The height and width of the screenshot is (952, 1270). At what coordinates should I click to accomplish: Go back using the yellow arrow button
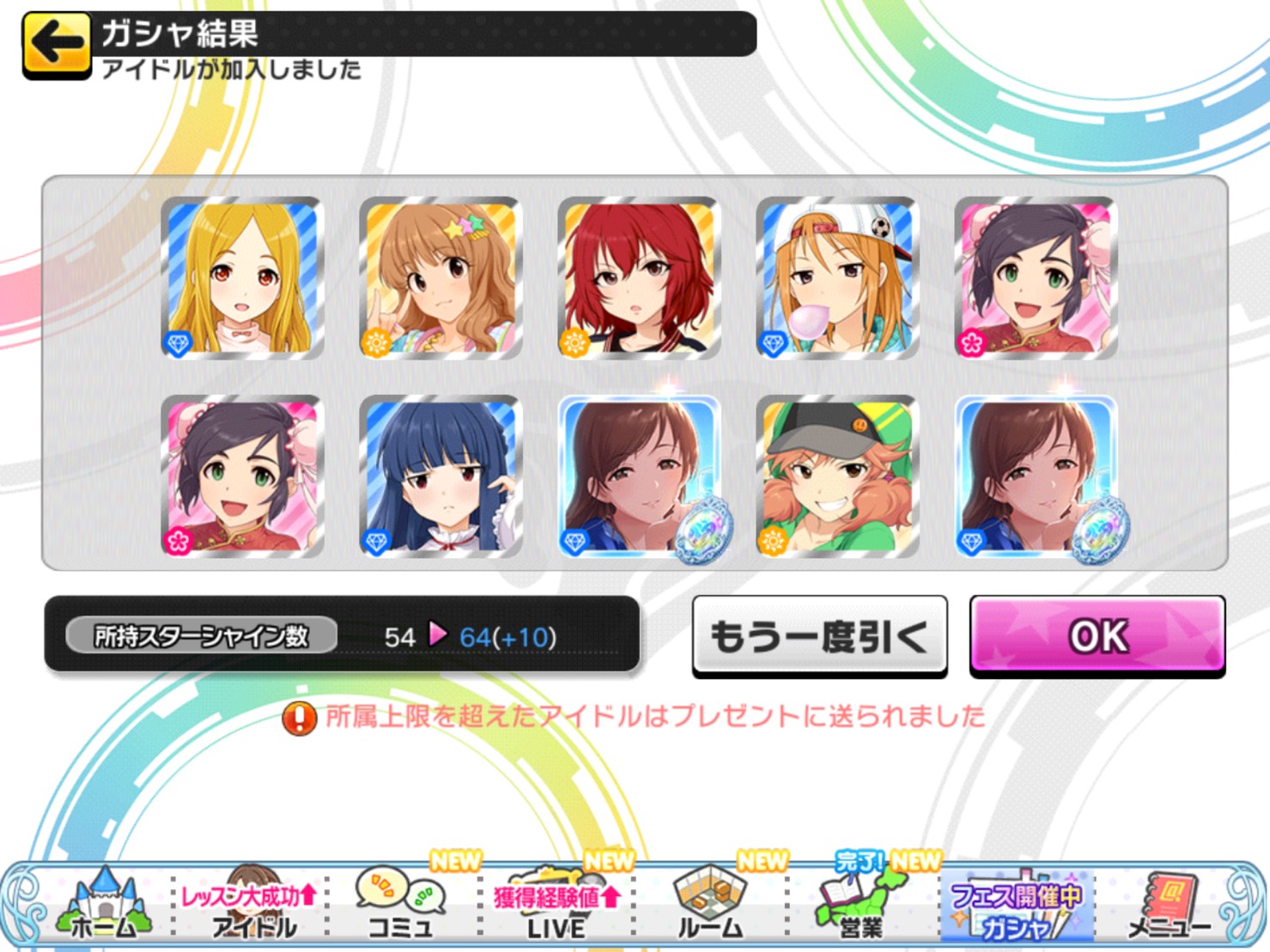(57, 44)
